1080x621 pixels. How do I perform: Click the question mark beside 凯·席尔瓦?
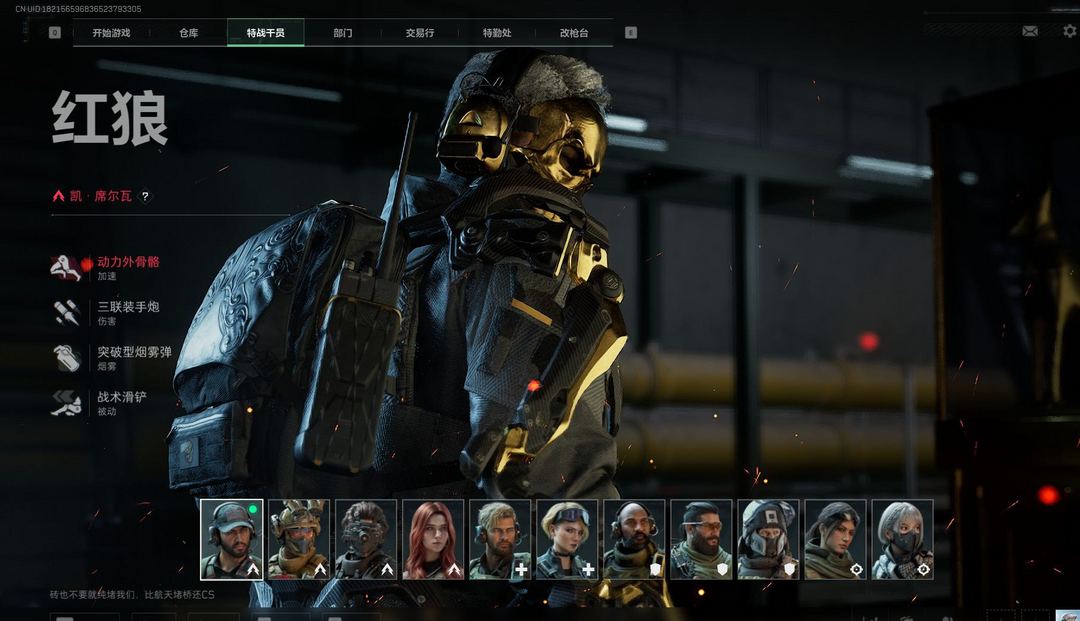(x=145, y=197)
